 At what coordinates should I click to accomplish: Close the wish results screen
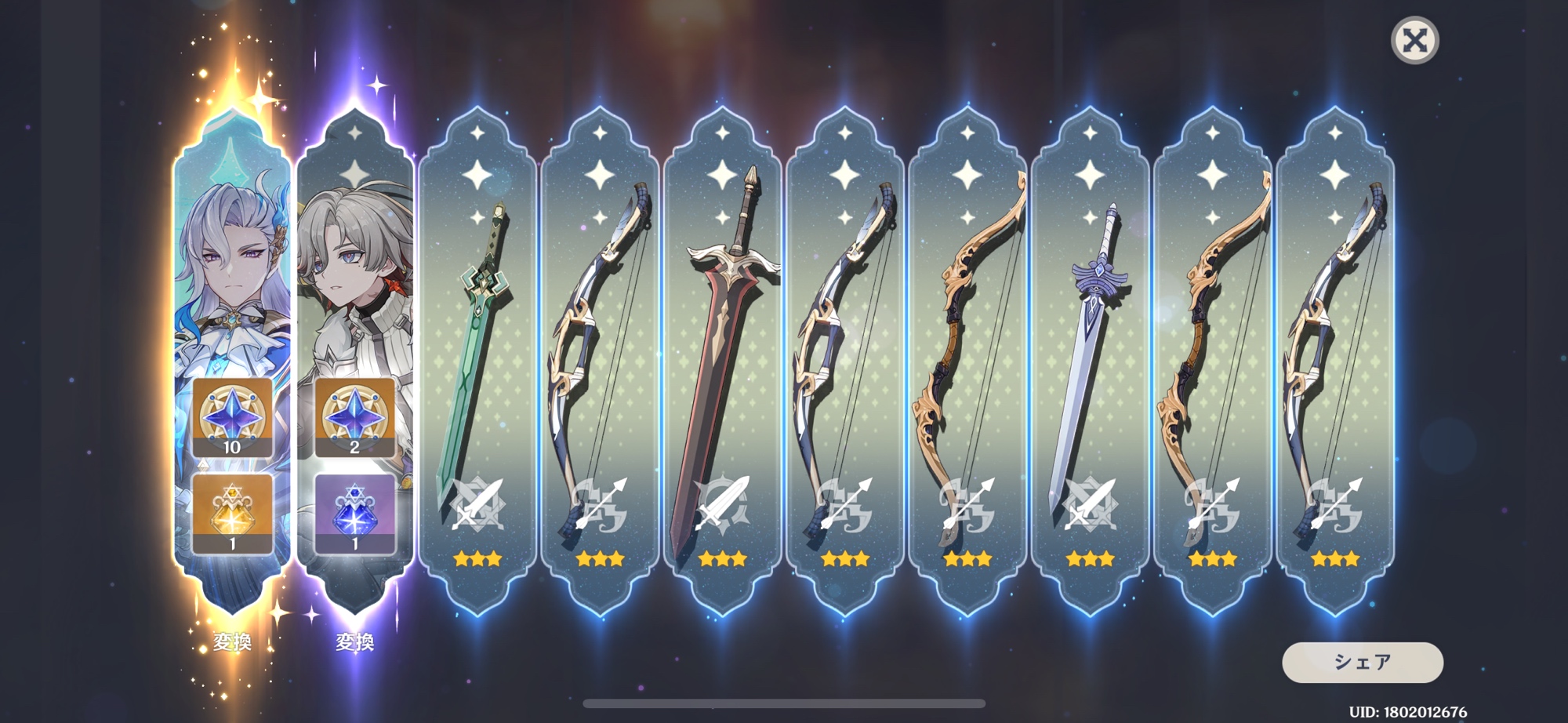(1414, 40)
